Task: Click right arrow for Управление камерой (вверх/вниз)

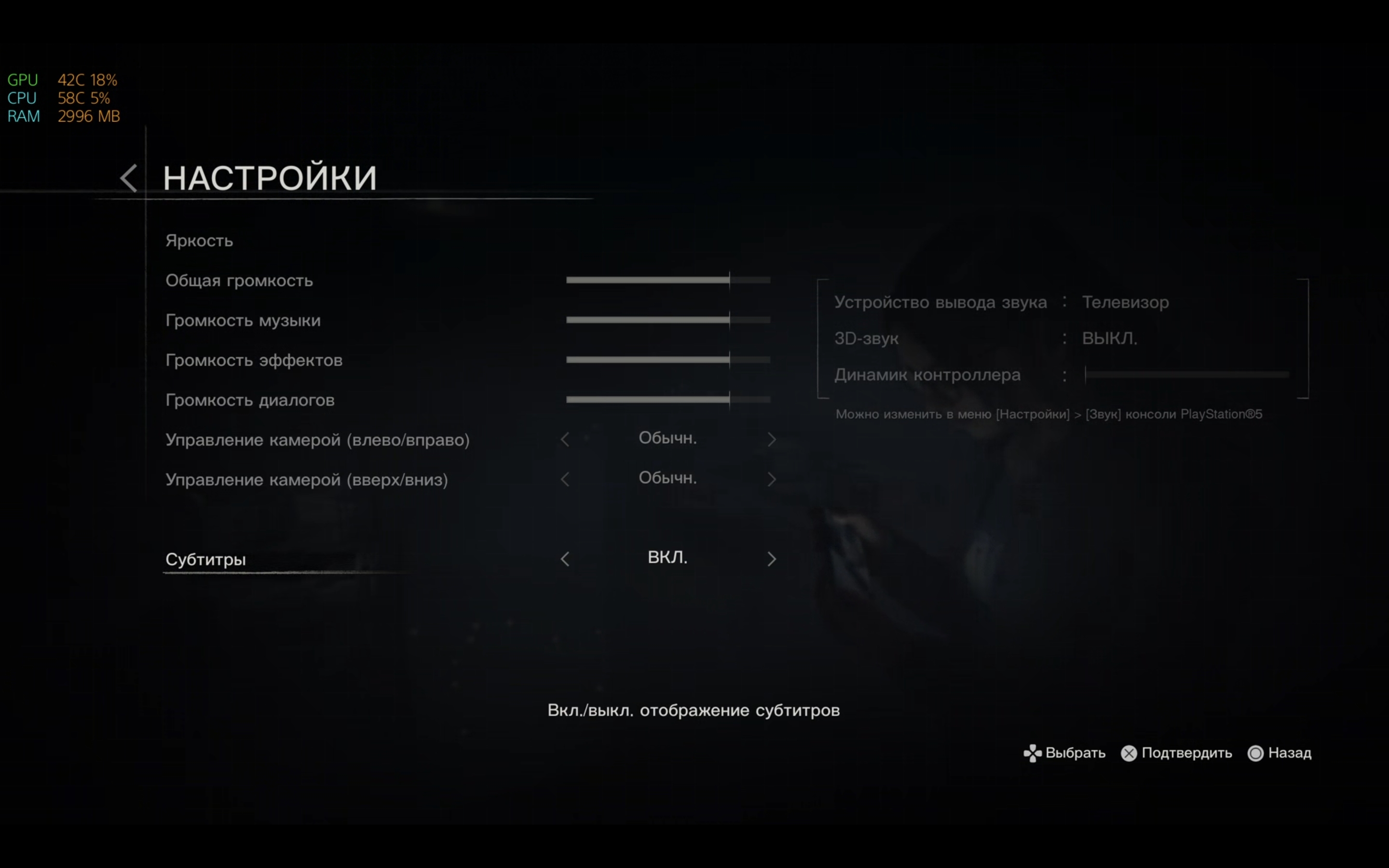Action: tap(772, 479)
